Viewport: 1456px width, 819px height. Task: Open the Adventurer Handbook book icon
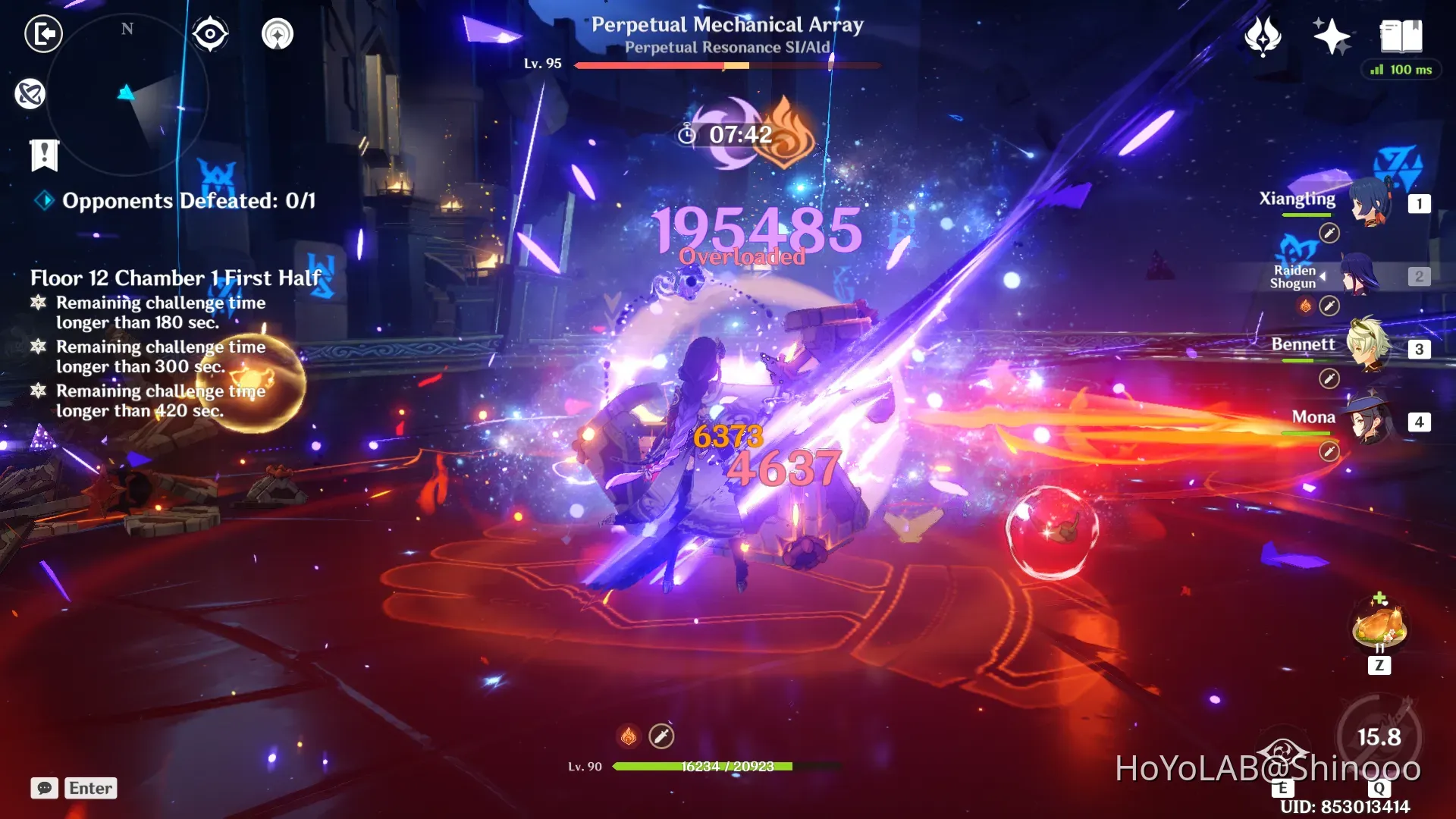(x=1401, y=36)
